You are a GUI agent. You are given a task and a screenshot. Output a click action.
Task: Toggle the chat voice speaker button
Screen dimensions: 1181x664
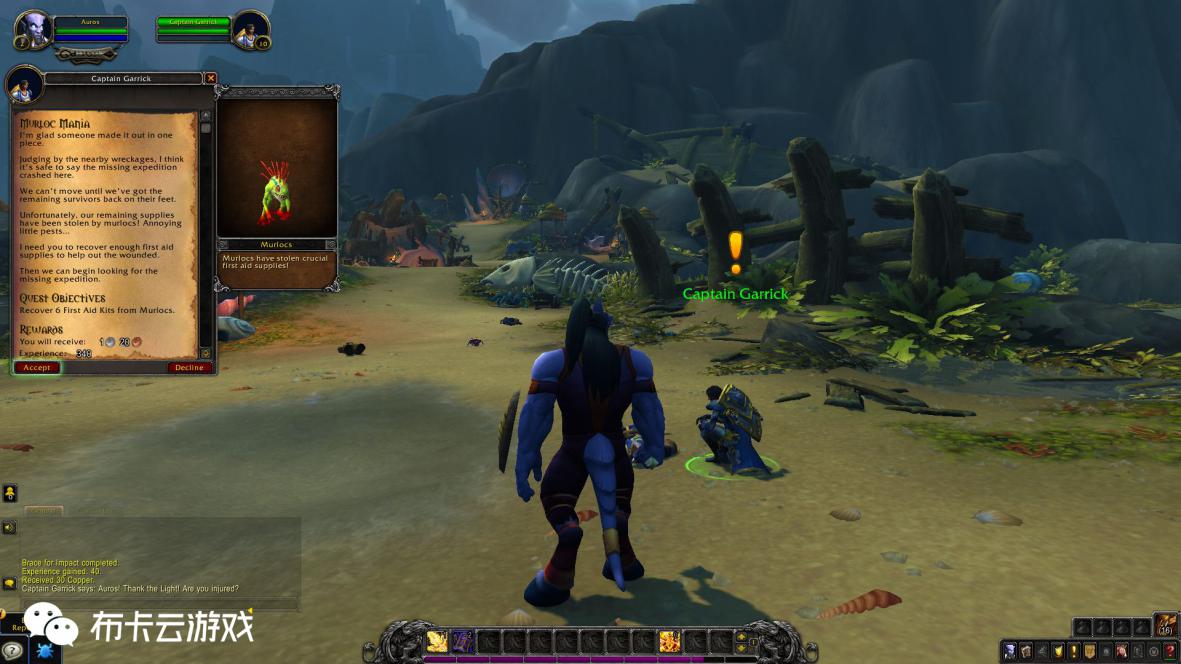click(10, 527)
